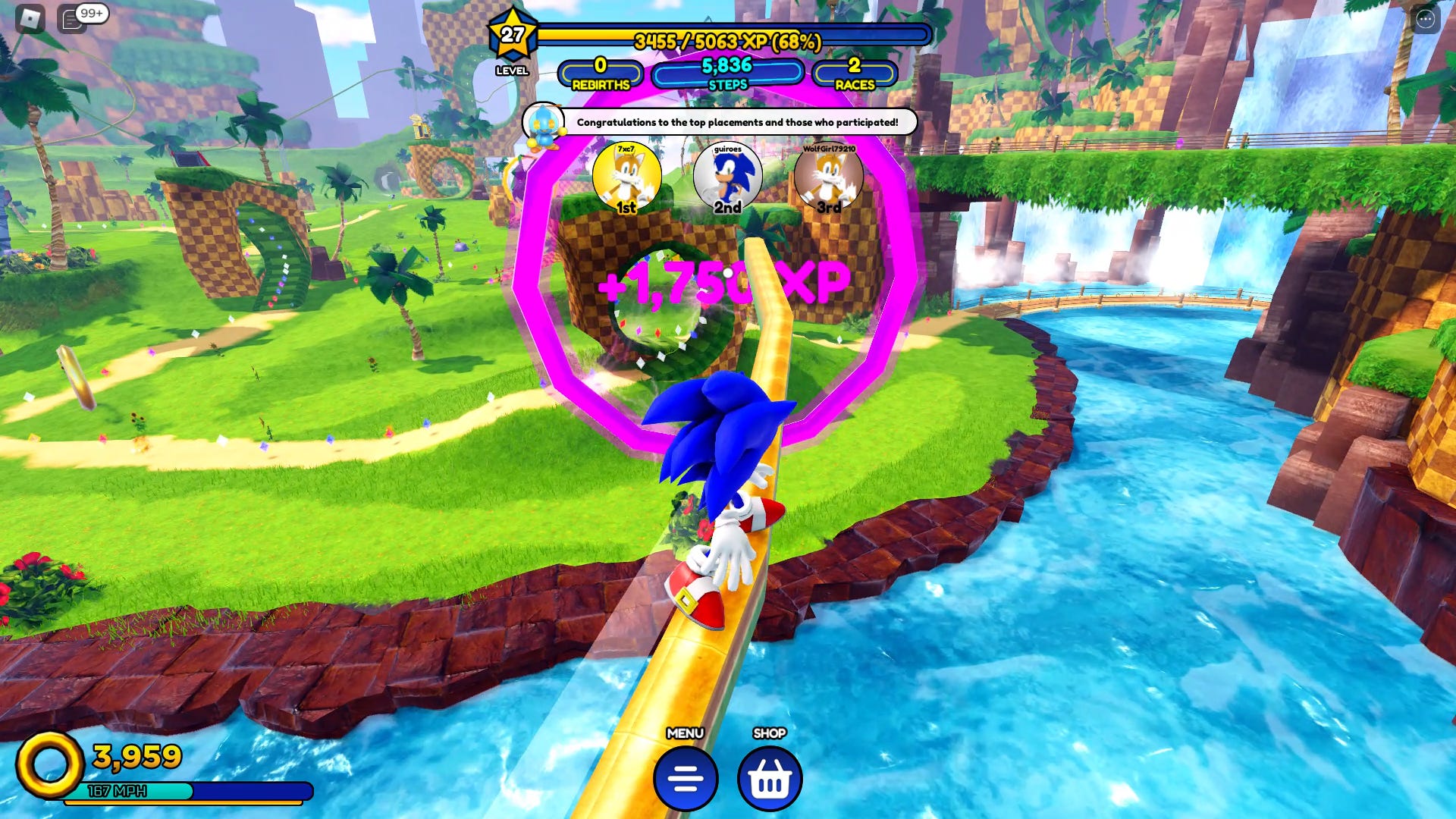Select the SHOP label above the basket
Image resolution: width=1456 pixels, height=819 pixels.
pos(770,733)
